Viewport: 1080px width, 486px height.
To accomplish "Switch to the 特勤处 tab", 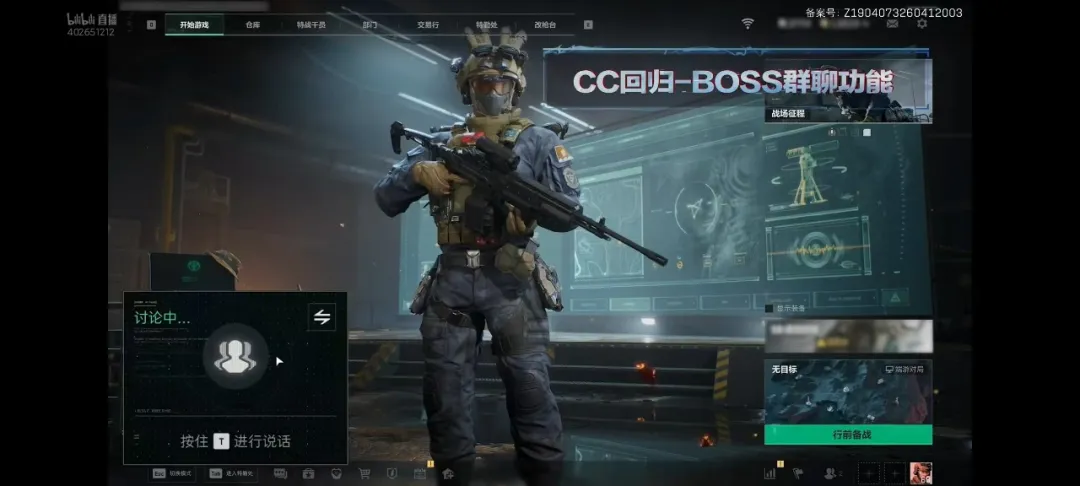I will tap(487, 24).
